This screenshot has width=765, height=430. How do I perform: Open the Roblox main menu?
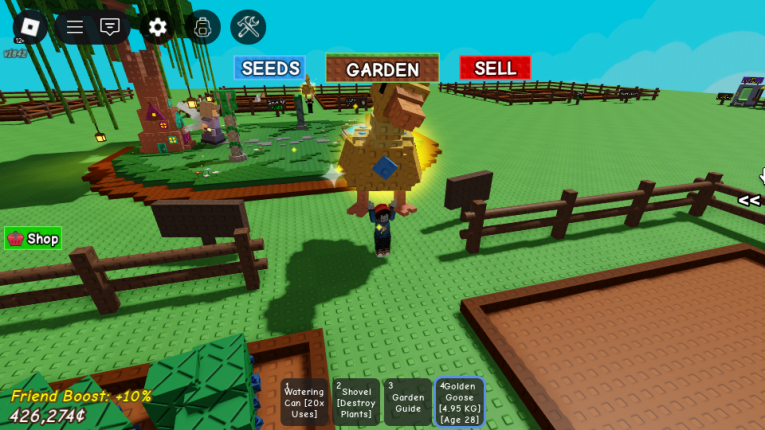[x=29, y=27]
